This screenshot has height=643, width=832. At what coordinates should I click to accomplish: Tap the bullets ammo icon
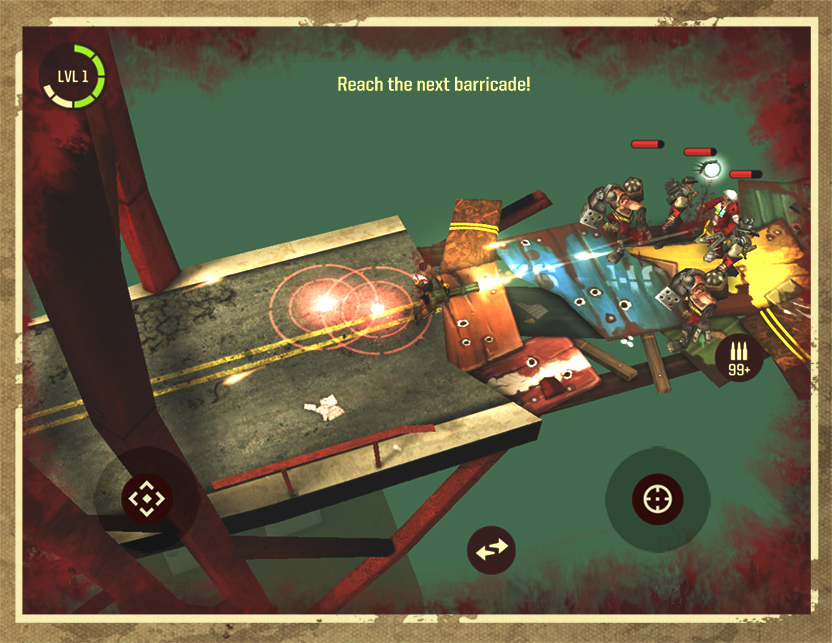click(x=740, y=357)
